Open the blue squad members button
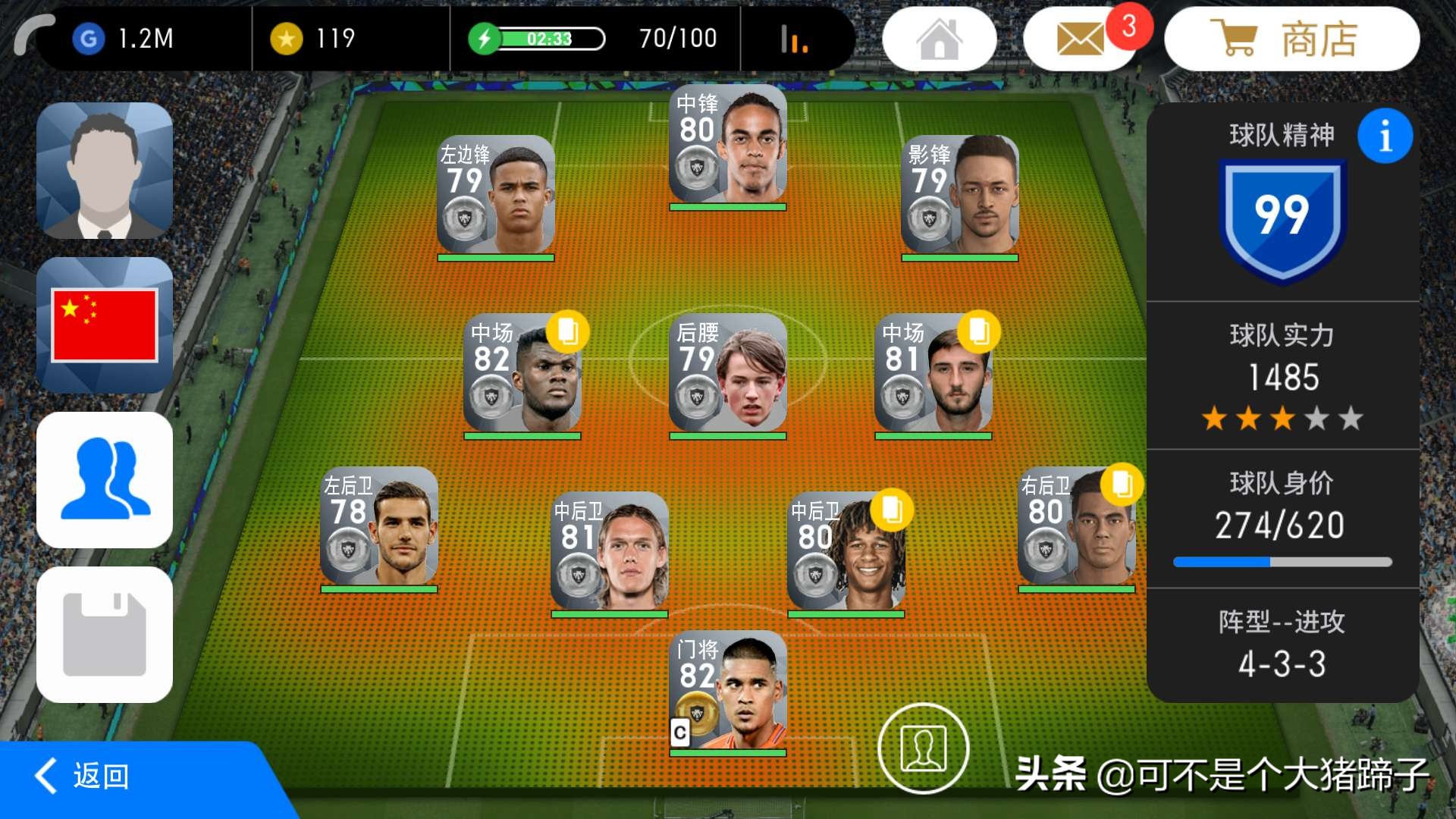This screenshot has width=1456, height=819. (105, 480)
